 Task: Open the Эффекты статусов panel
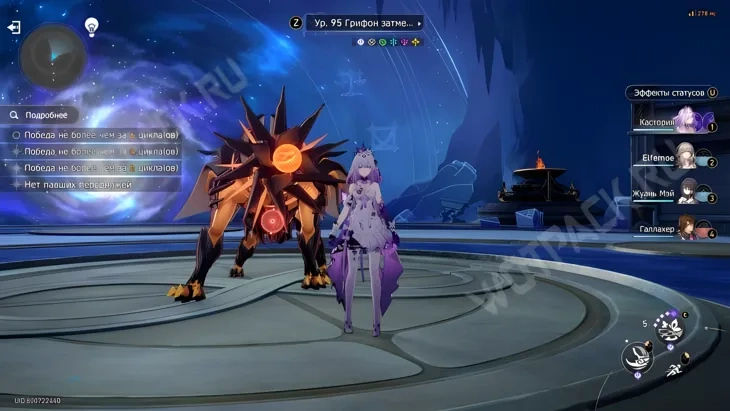point(667,93)
